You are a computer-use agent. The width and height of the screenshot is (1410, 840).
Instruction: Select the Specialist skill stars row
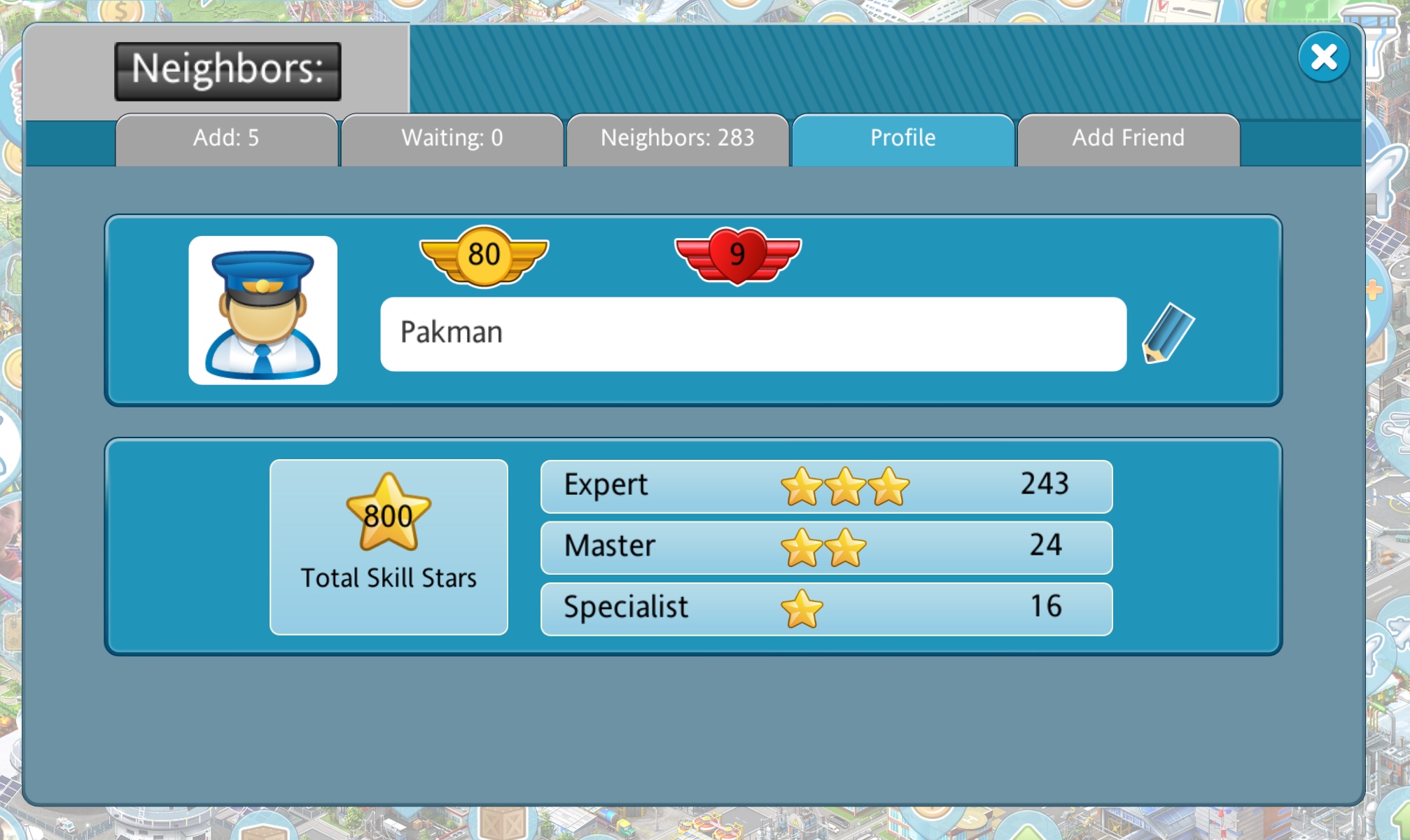(x=826, y=608)
